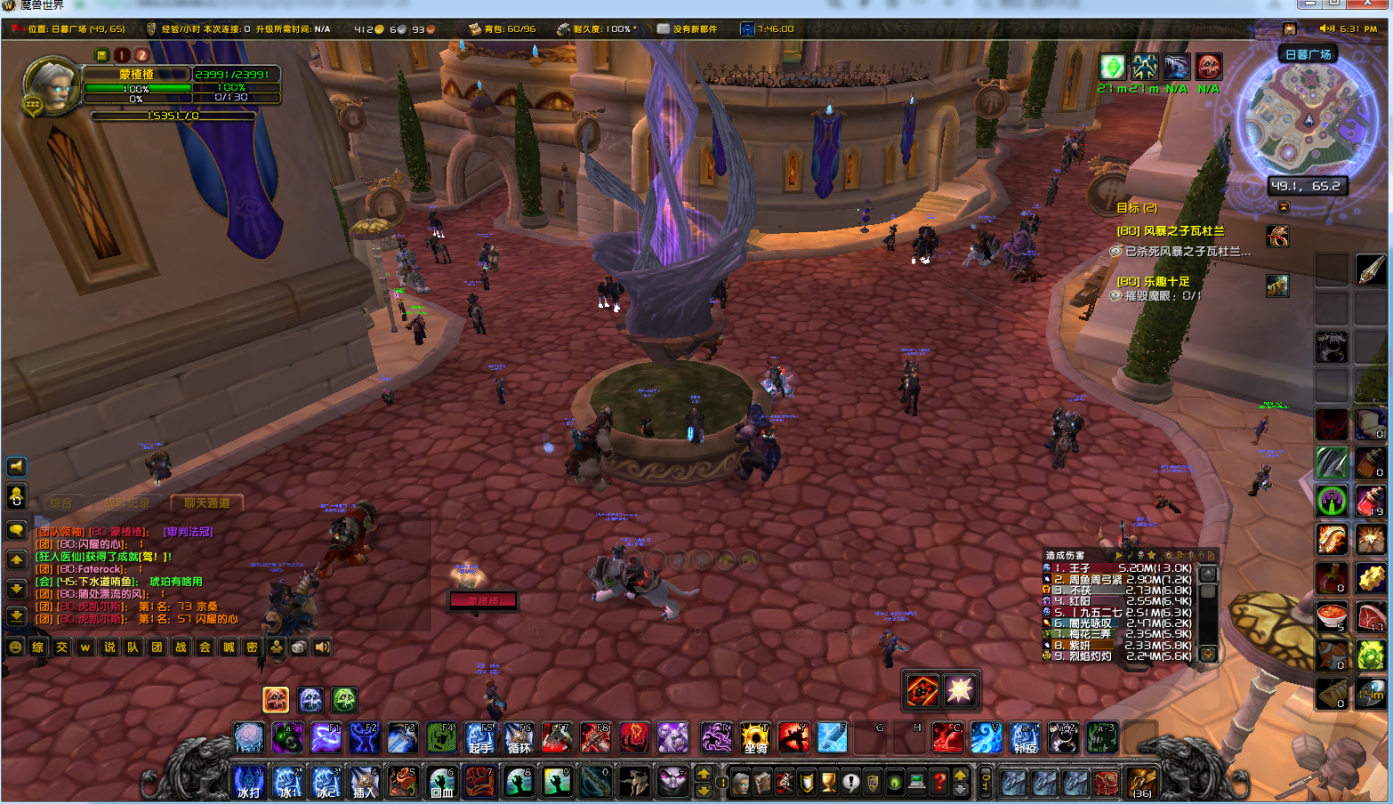Open achievements via the gold trophy icon
1393x804 pixels.
[828, 781]
